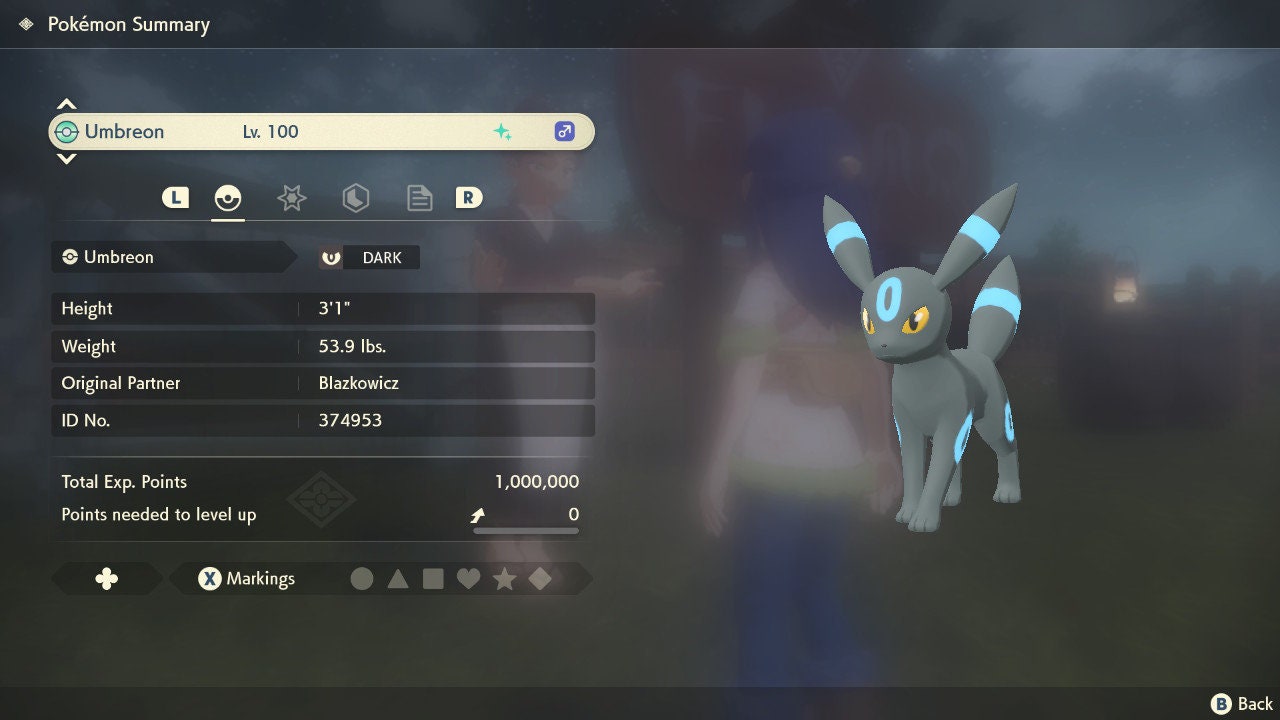Select the previous Pokémon with the up arrow
Viewport: 1280px width, 720px height.
point(66,104)
